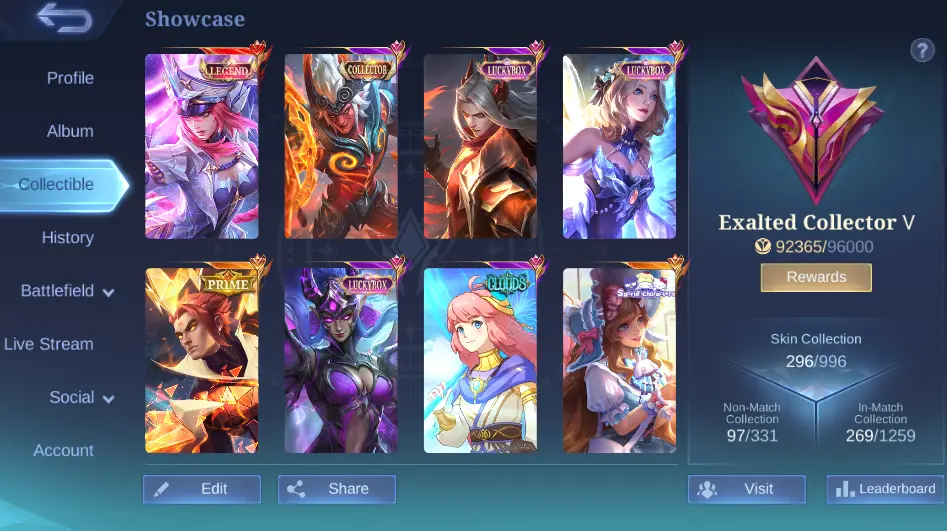
Task: Show help via the question mark icon
Action: [x=921, y=51]
